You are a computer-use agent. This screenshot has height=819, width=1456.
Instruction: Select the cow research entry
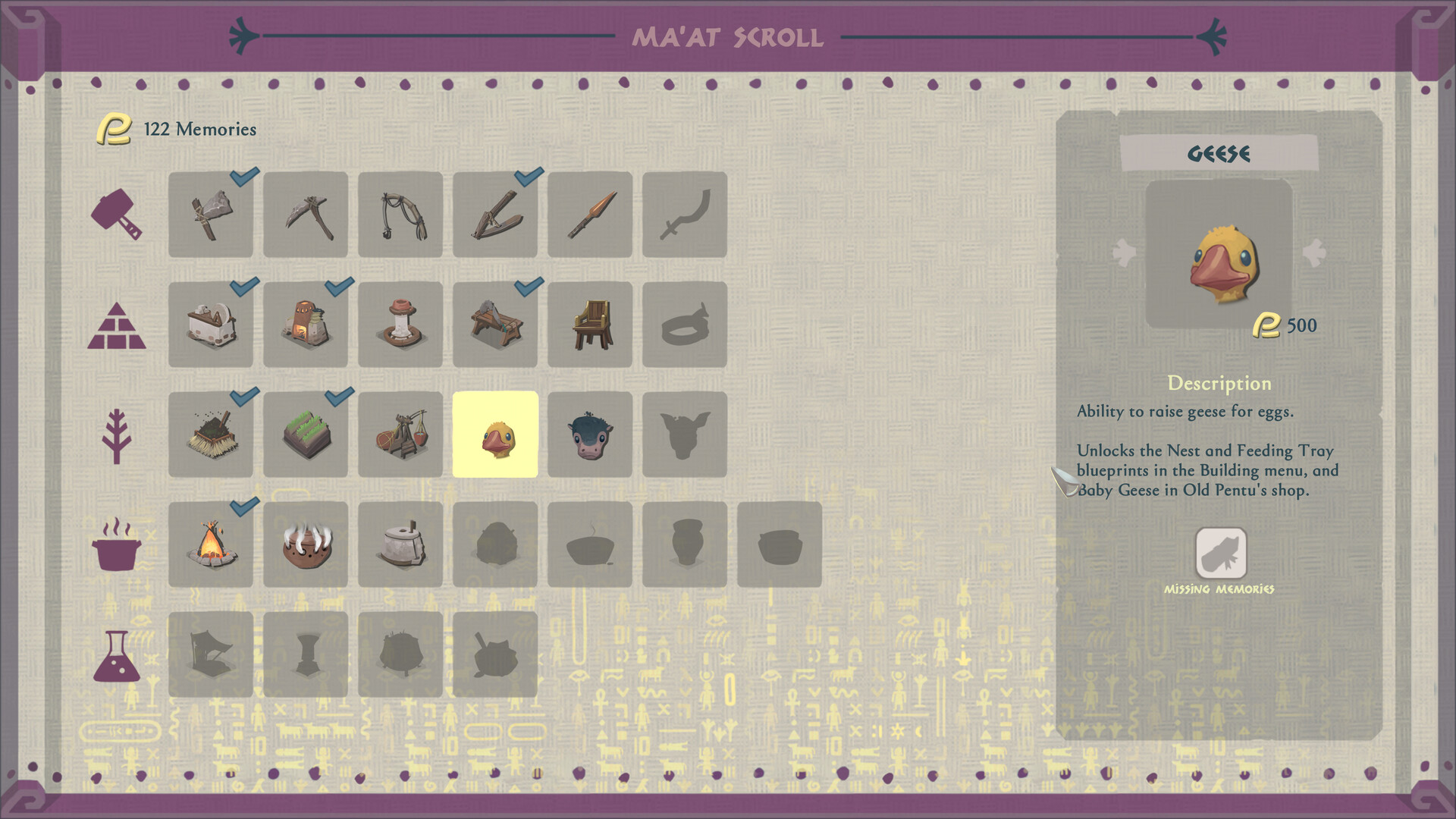coord(590,435)
